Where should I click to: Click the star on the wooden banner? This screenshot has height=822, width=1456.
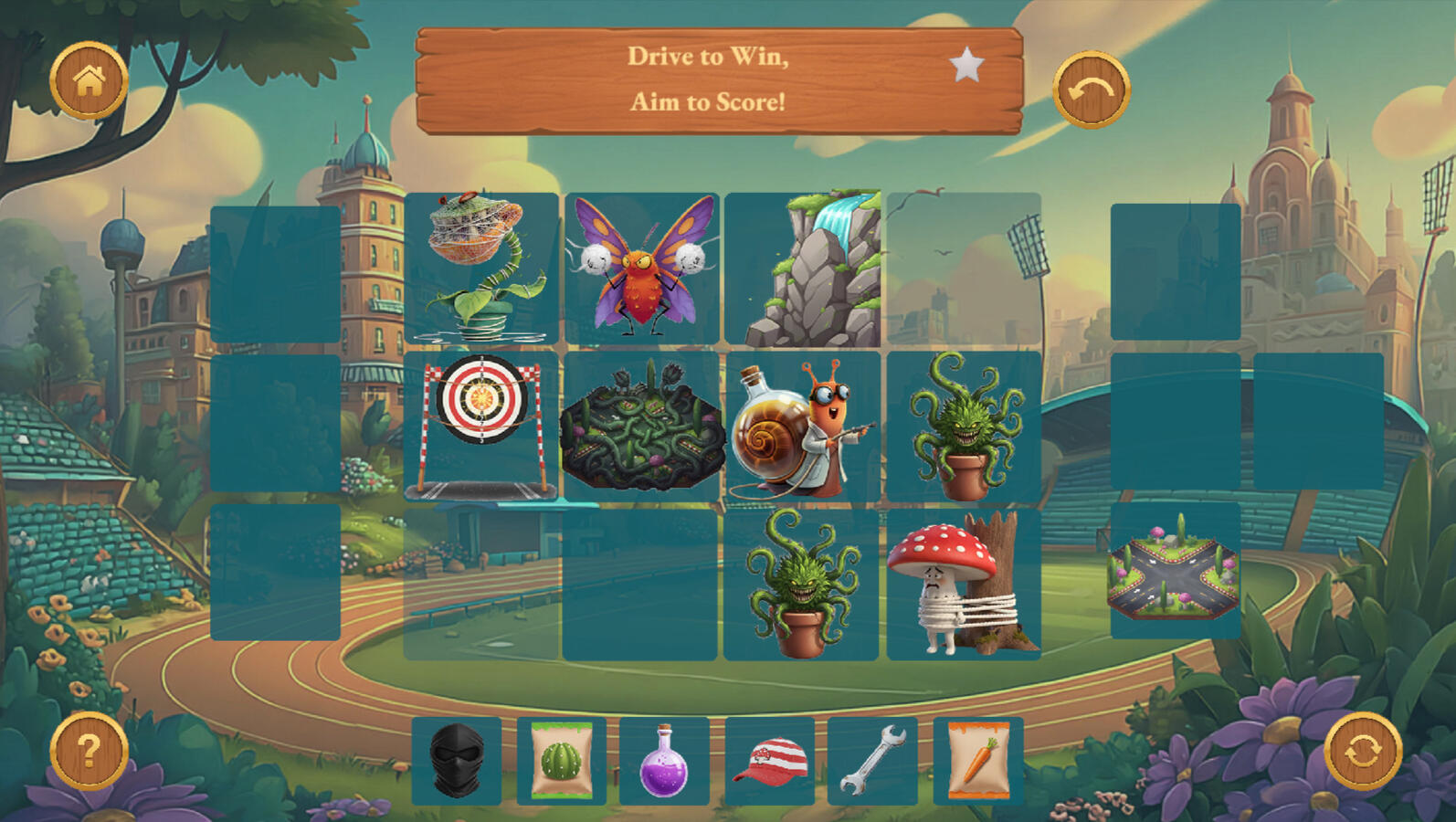(x=966, y=65)
